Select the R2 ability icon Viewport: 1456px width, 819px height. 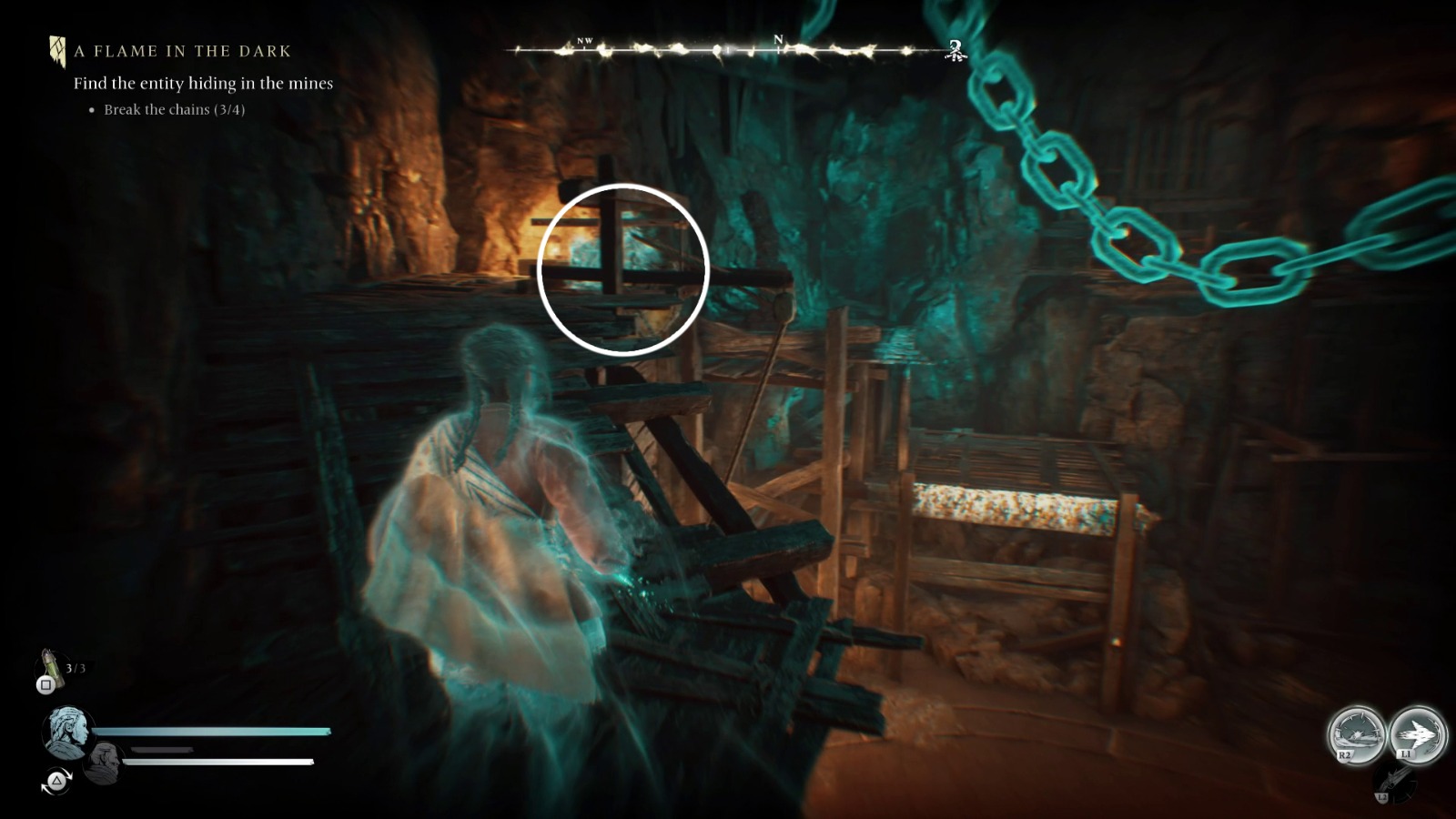pyautogui.click(x=1358, y=734)
